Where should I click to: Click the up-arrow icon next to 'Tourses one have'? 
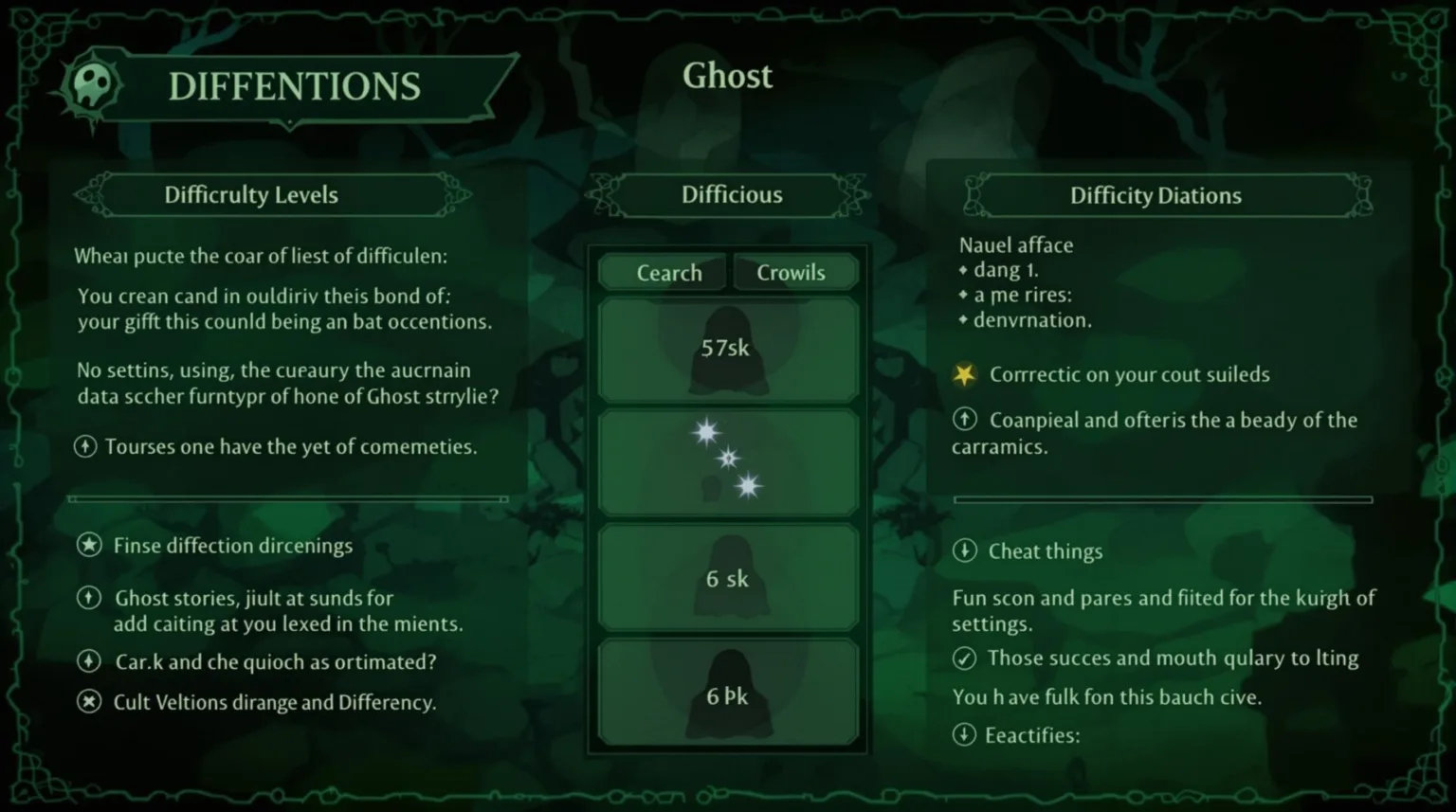[86, 446]
